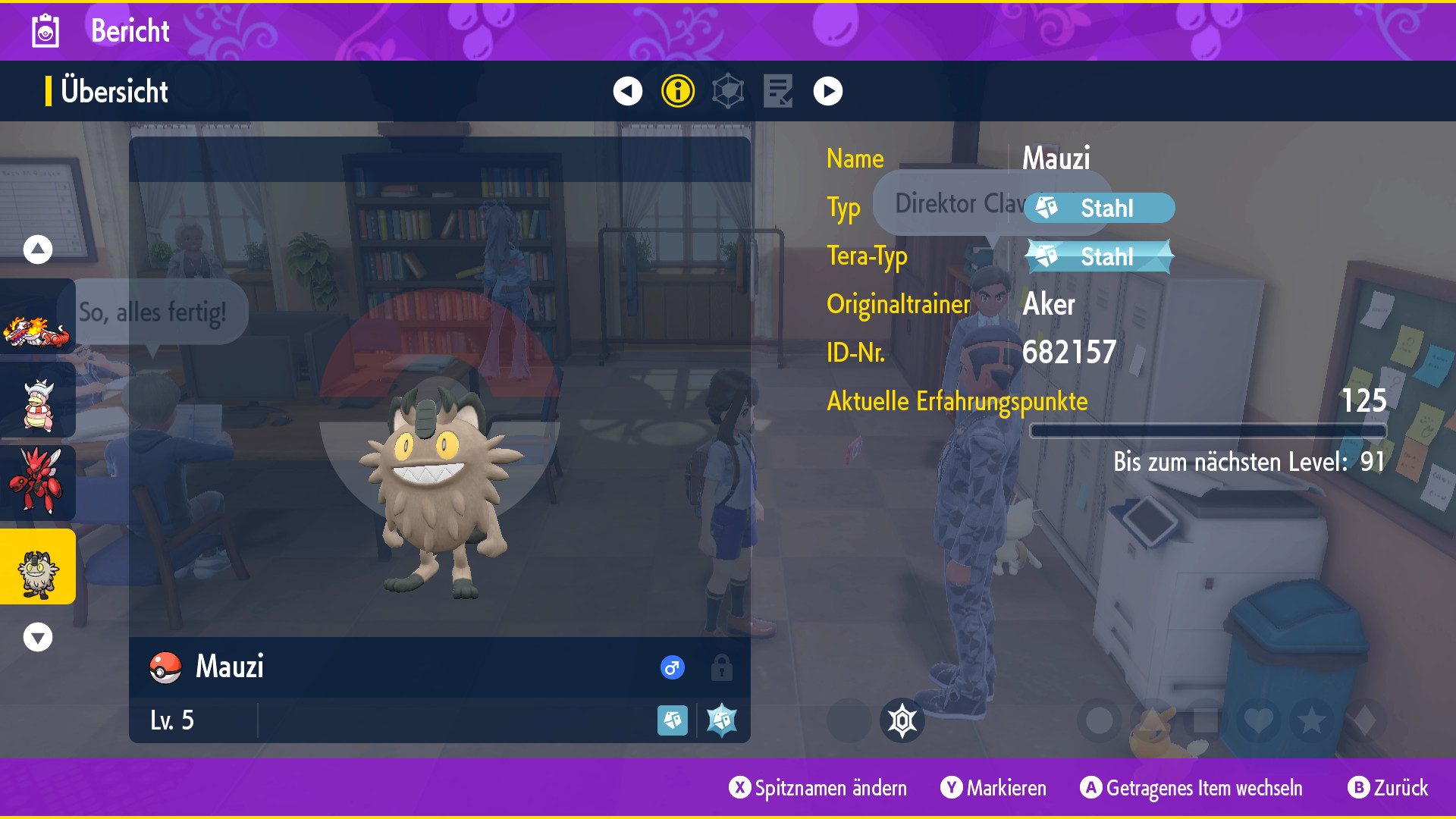Go back with Zurück

[1388, 788]
